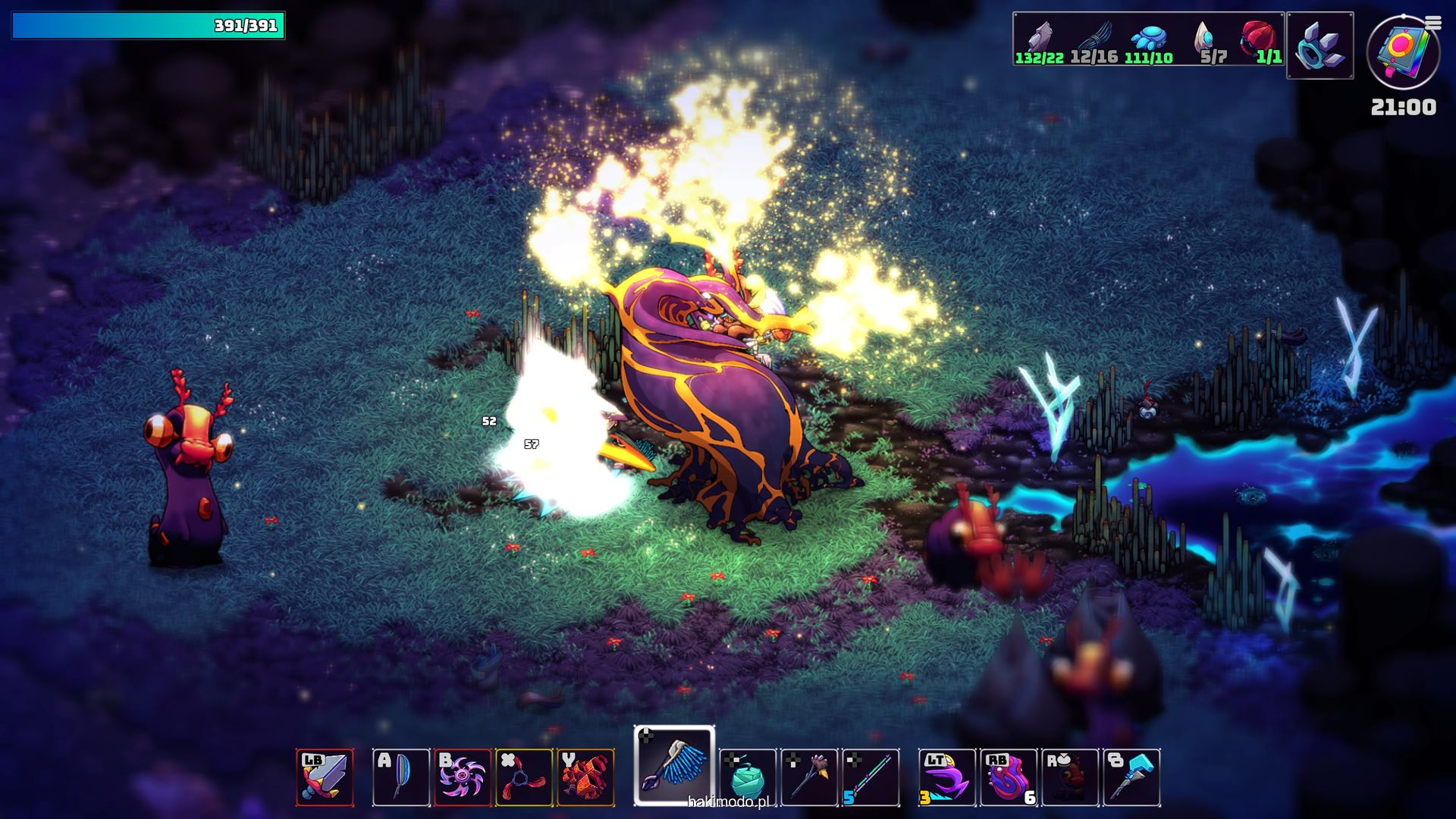1456x819 pixels.
Task: Select the dark torch staff item
Action: [x=809, y=777]
